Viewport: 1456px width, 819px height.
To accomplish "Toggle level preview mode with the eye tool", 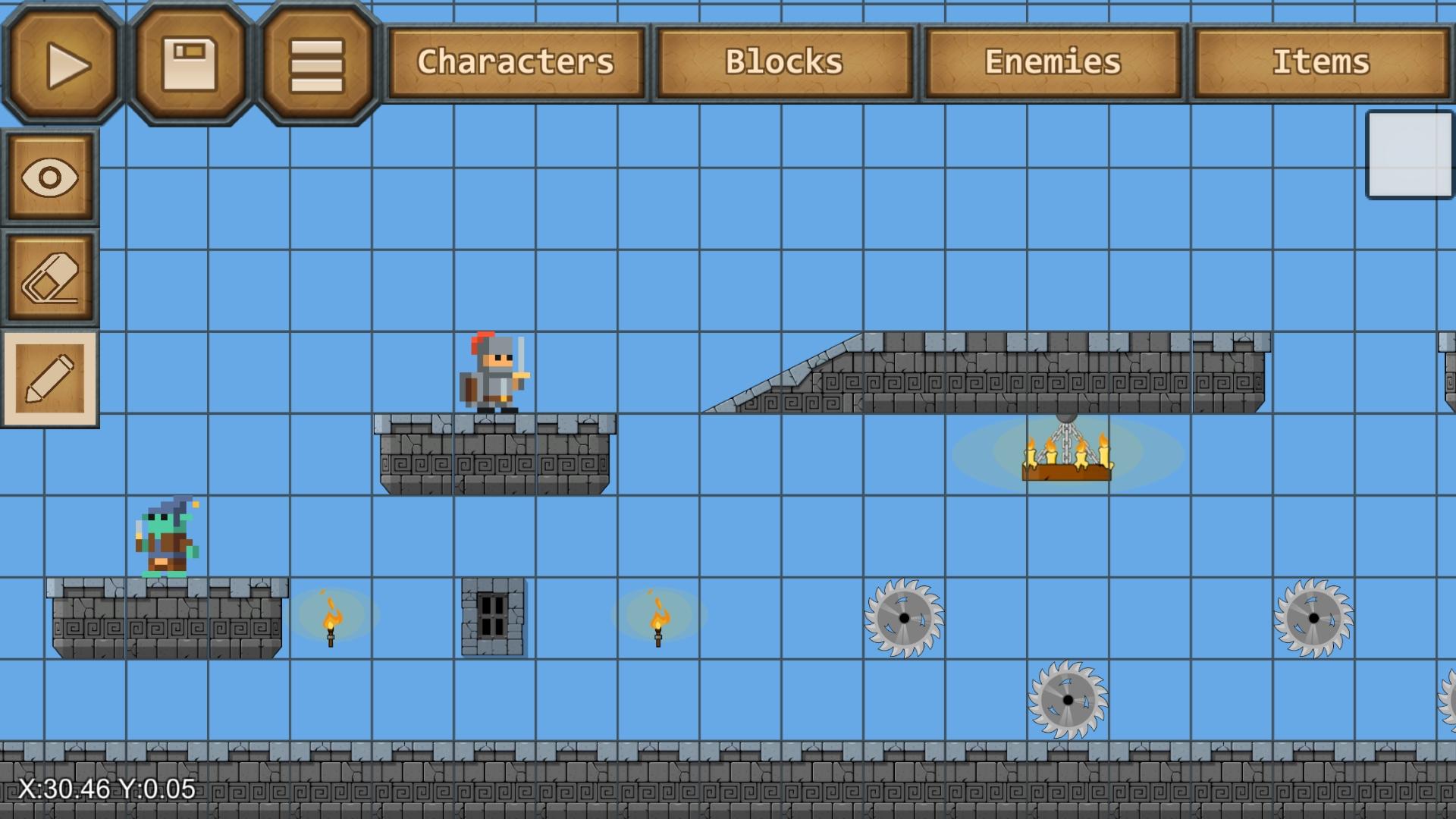I will [50, 176].
